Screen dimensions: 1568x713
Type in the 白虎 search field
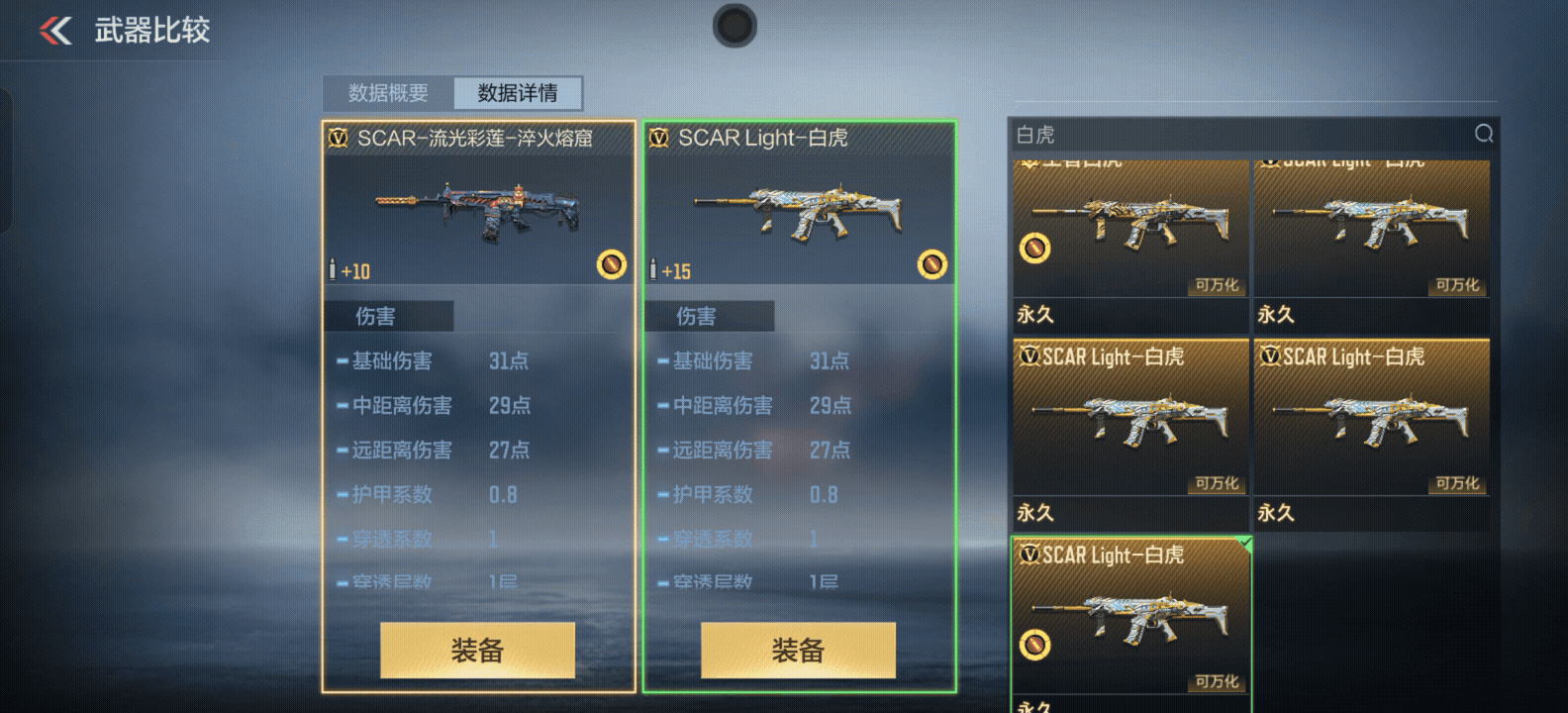(x=1237, y=135)
